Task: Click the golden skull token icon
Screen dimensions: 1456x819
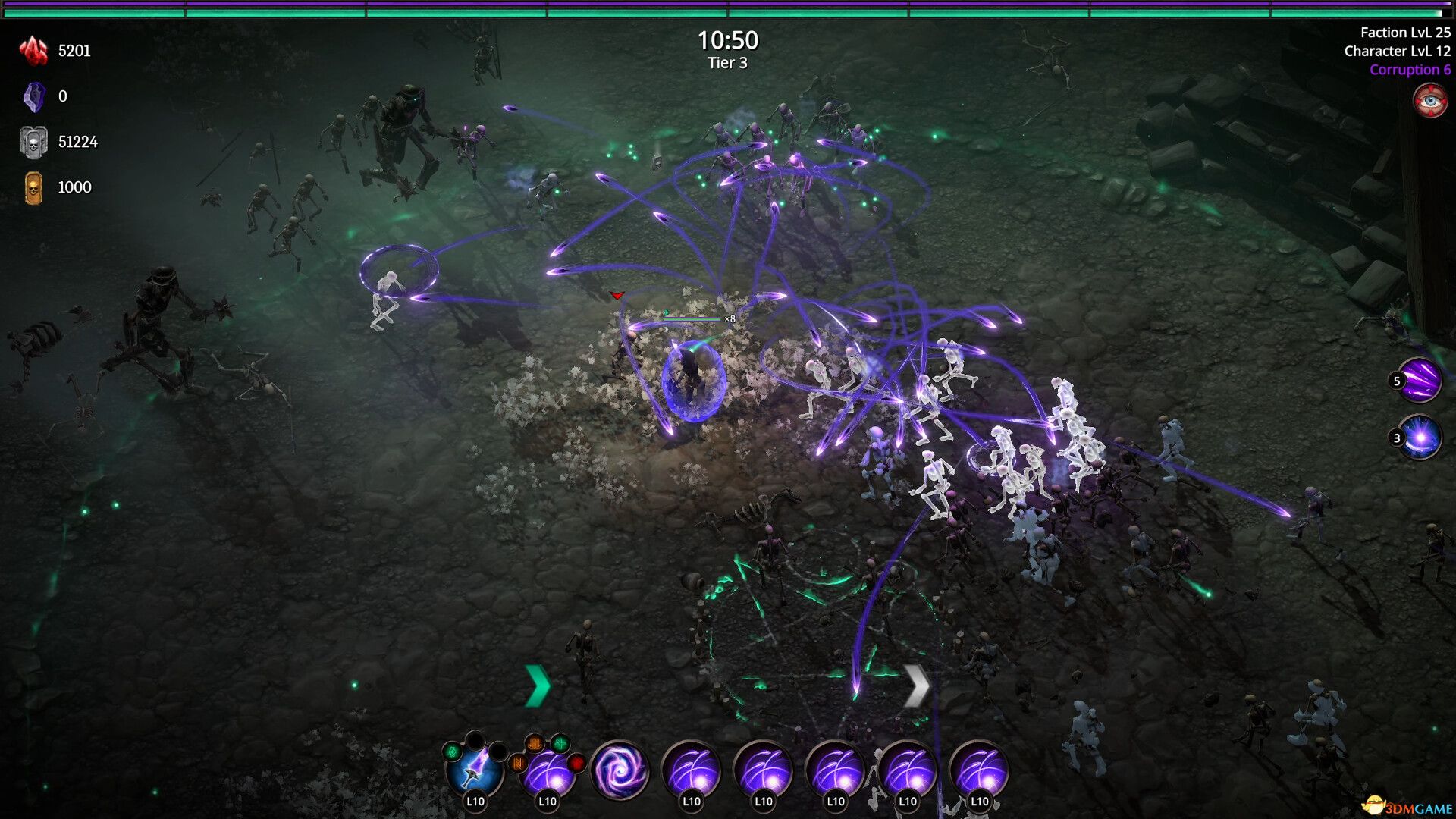Action: pos(32,187)
